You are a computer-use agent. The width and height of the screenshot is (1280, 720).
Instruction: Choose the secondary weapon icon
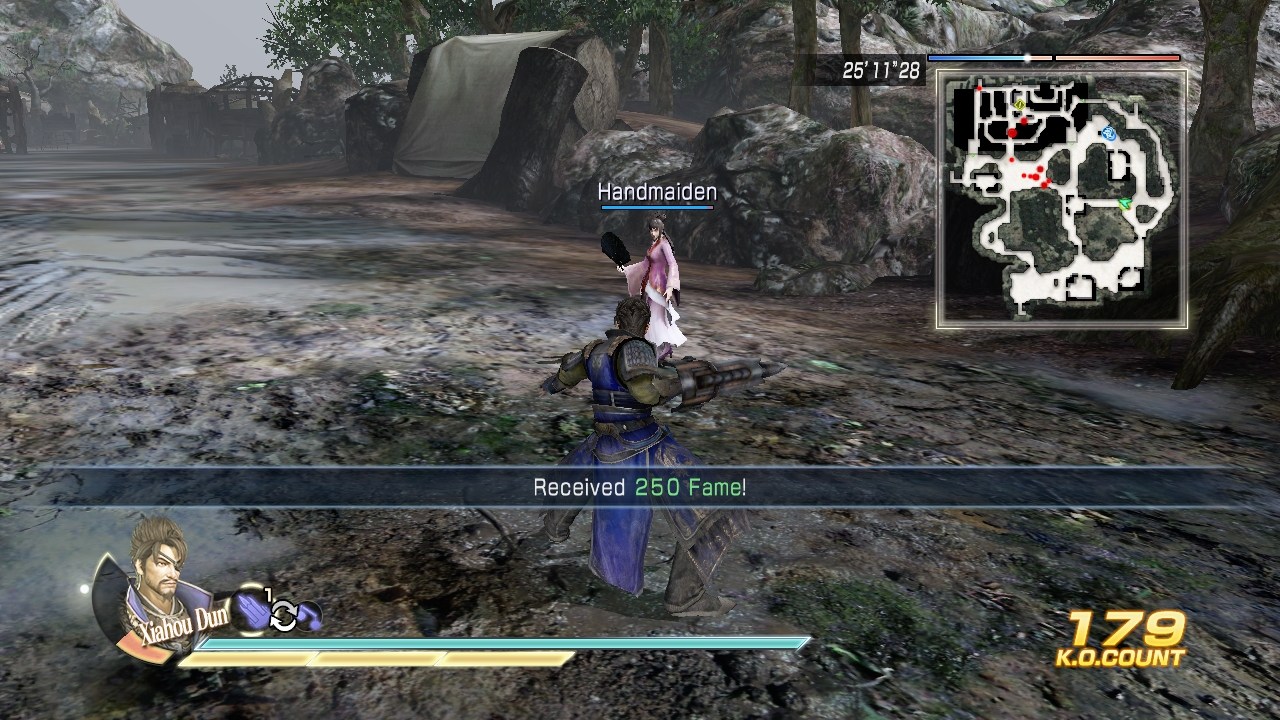tap(309, 617)
